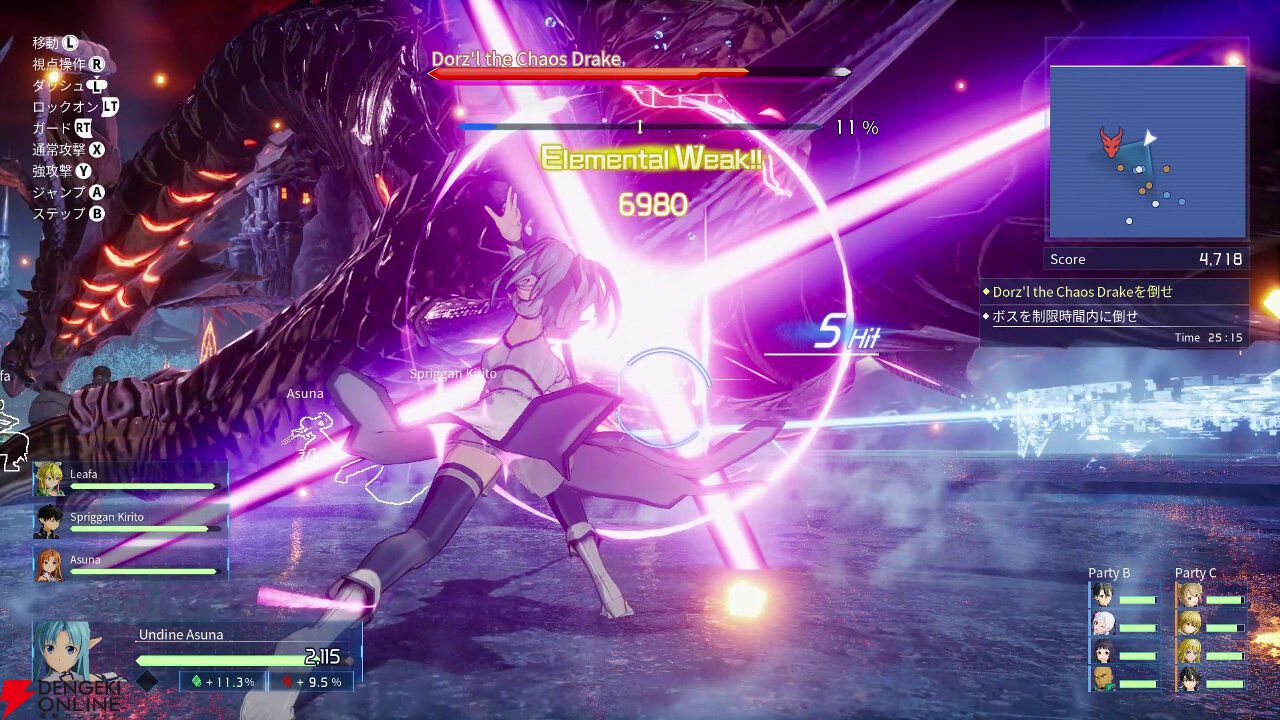Open the Dorz'l the Chaos Drake objective
This screenshot has height=720, width=1280.
pos(1082,292)
